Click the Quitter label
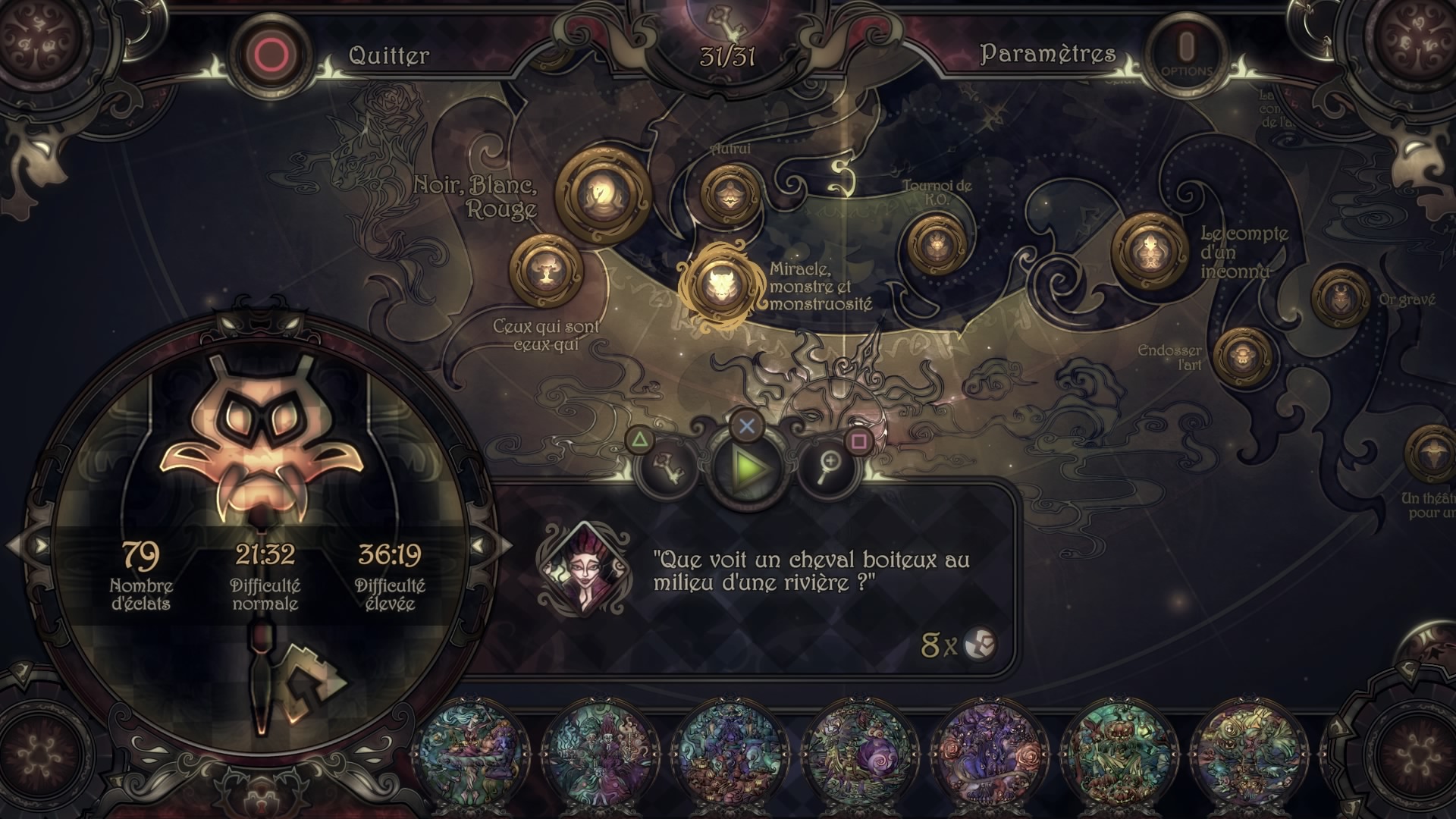Image resolution: width=1456 pixels, height=819 pixels. tap(388, 55)
